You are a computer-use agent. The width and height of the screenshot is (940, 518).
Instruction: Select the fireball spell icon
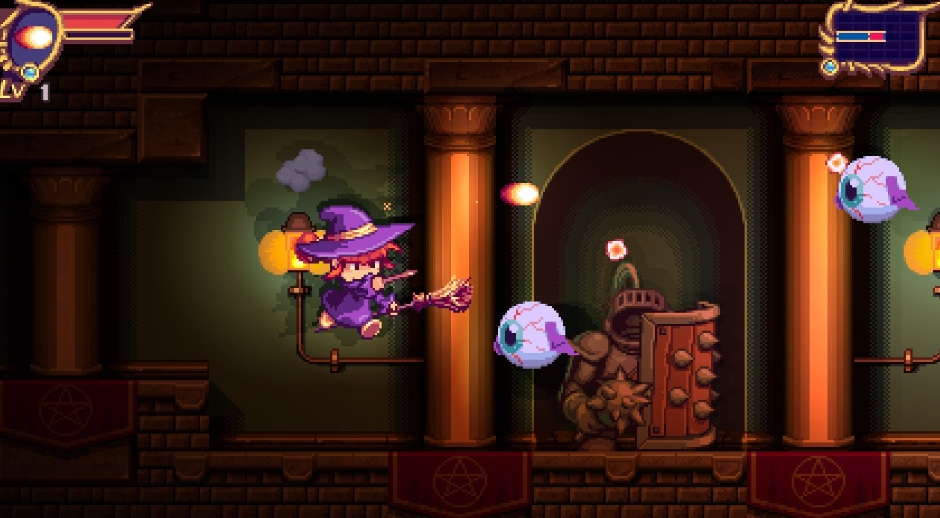[x=36, y=38]
